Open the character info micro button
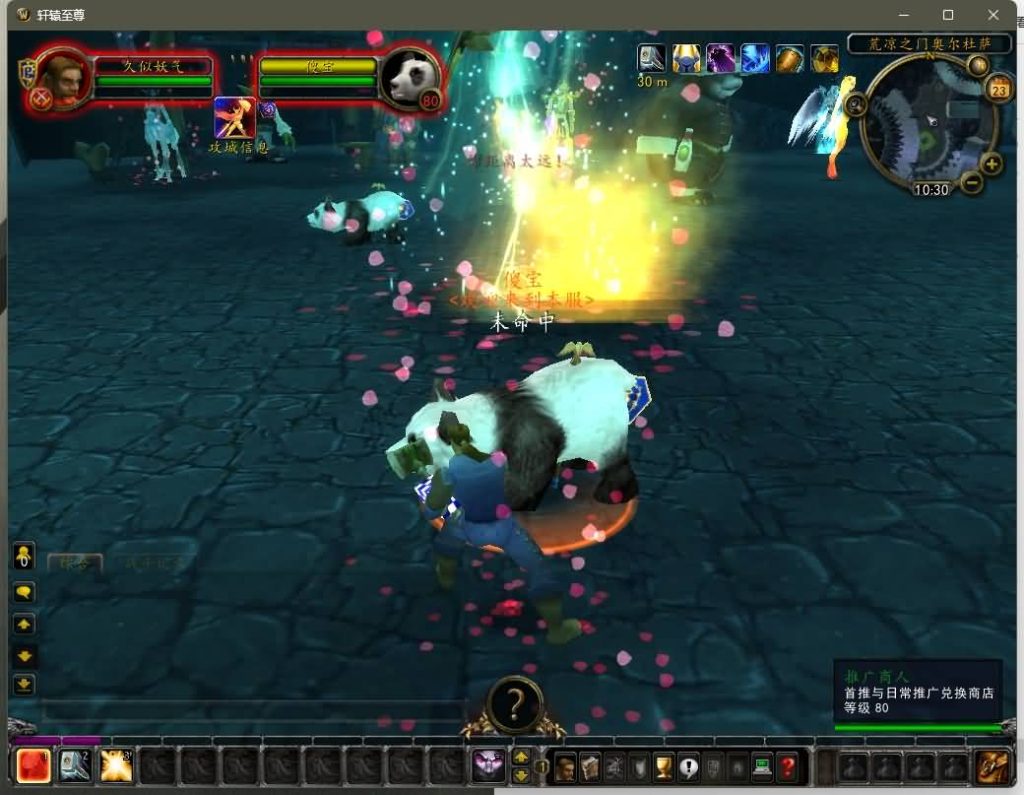1024x795 pixels. point(566,767)
